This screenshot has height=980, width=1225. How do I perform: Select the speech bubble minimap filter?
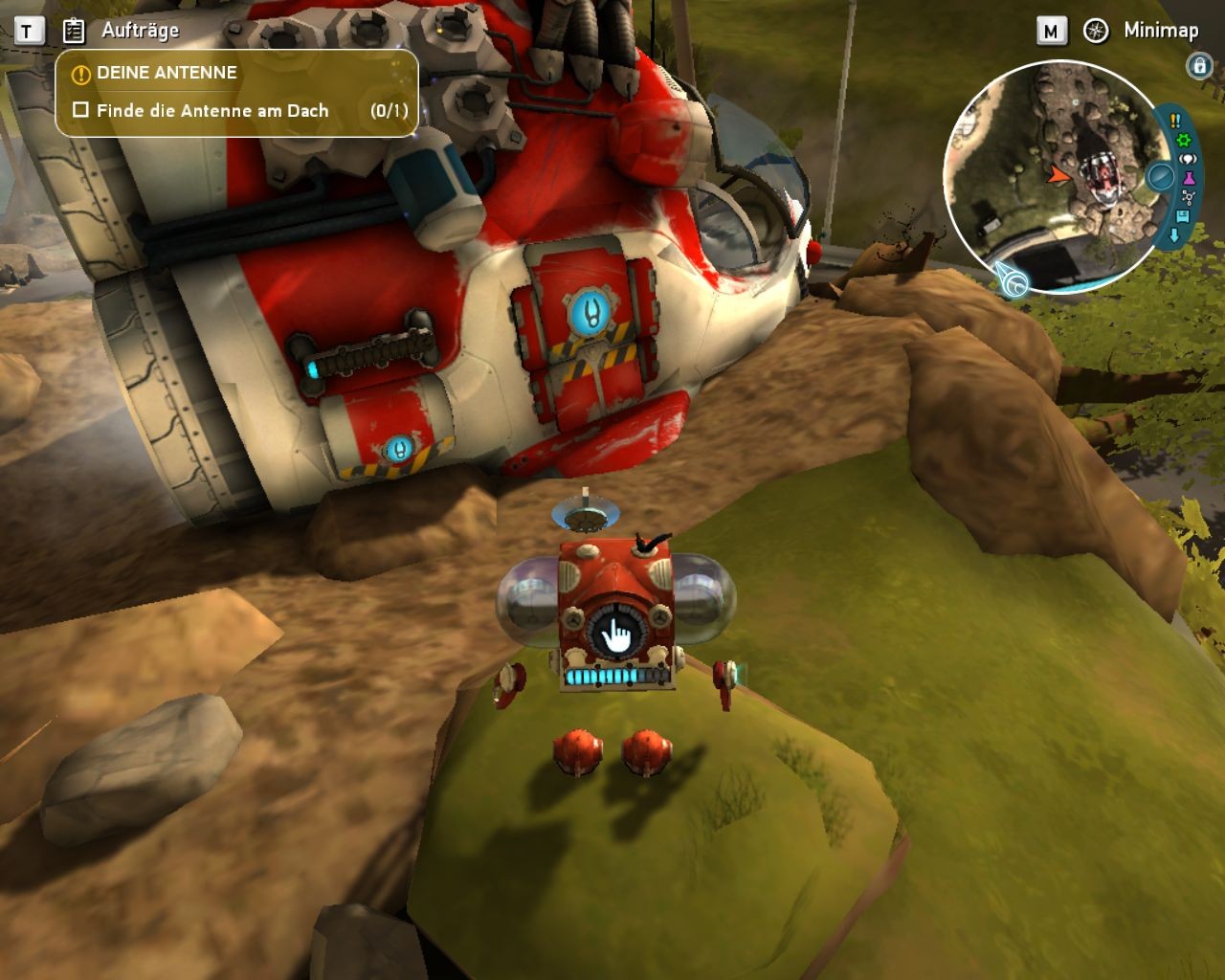1188,160
